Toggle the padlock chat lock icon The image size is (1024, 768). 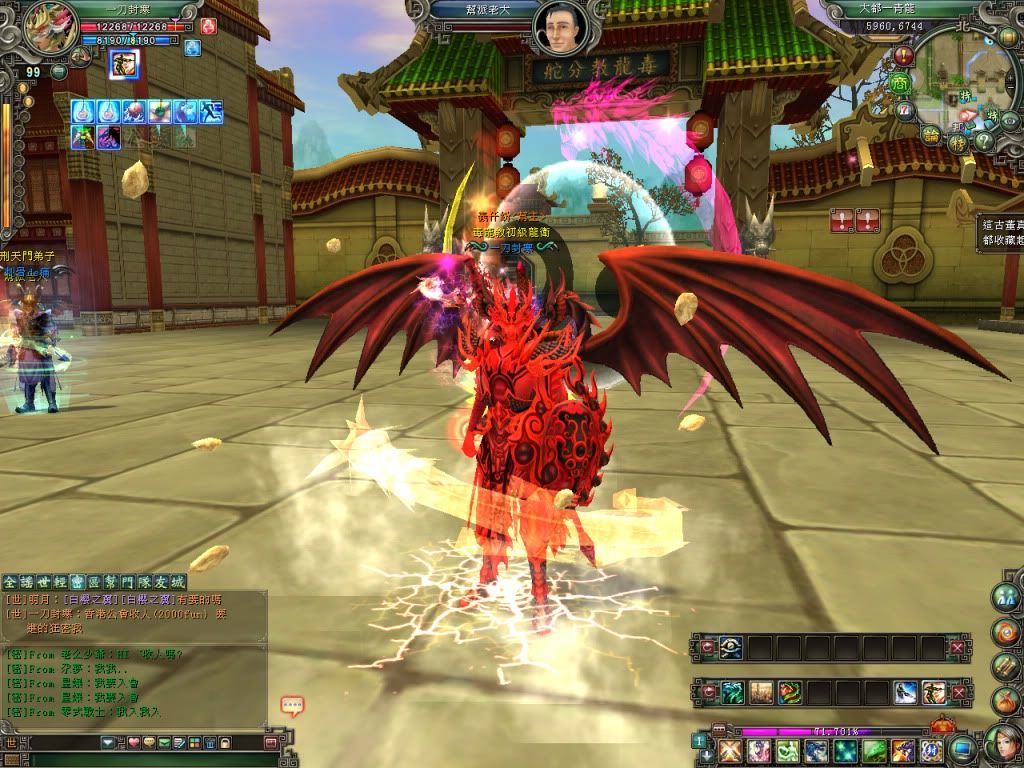[225, 743]
